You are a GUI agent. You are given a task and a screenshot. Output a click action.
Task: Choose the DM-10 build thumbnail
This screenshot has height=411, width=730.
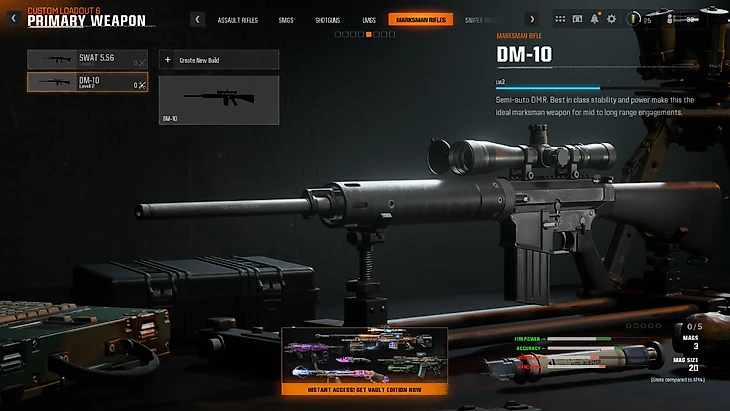click(x=218, y=100)
